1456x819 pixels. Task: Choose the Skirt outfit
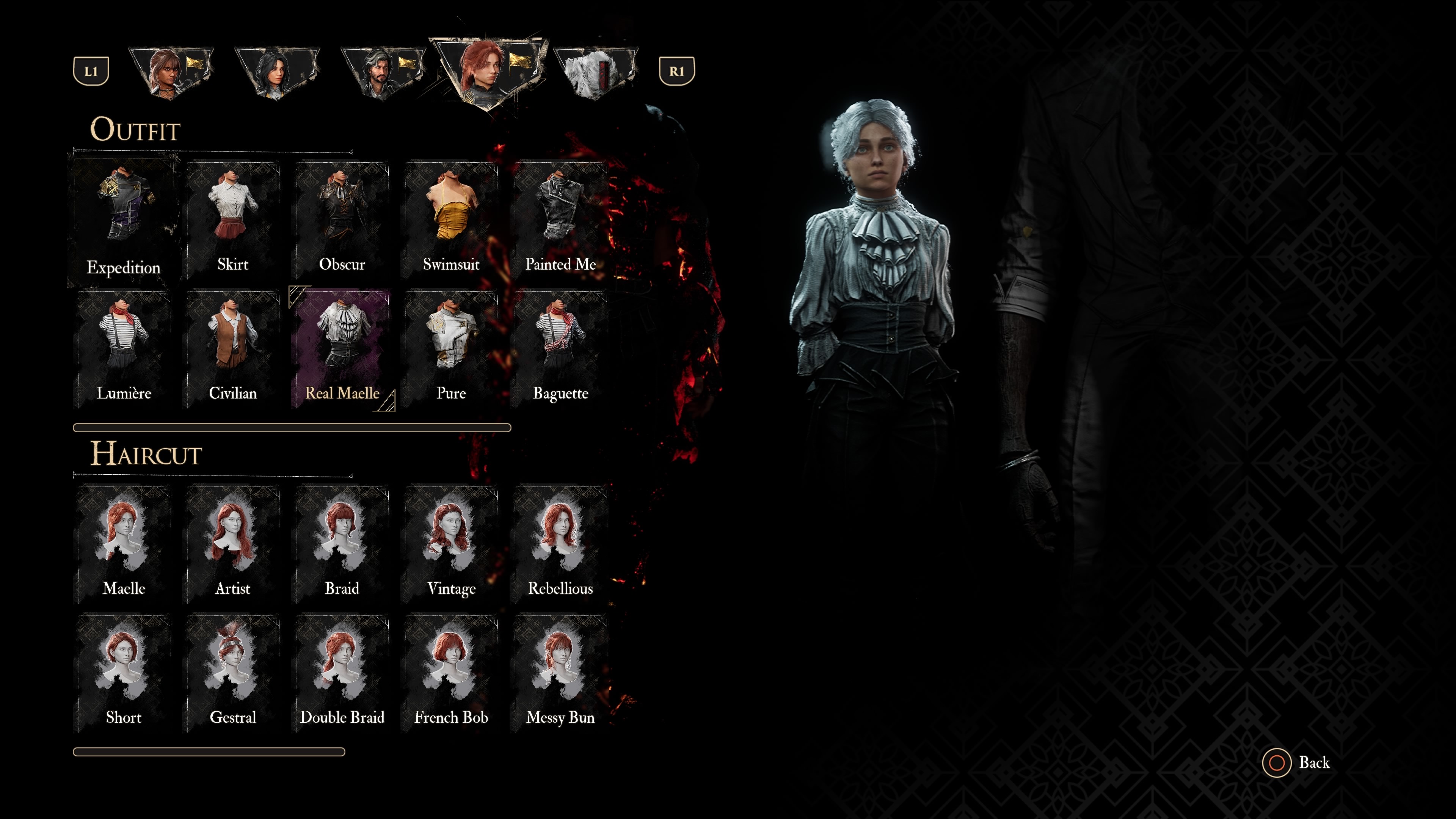pyautogui.click(x=233, y=218)
